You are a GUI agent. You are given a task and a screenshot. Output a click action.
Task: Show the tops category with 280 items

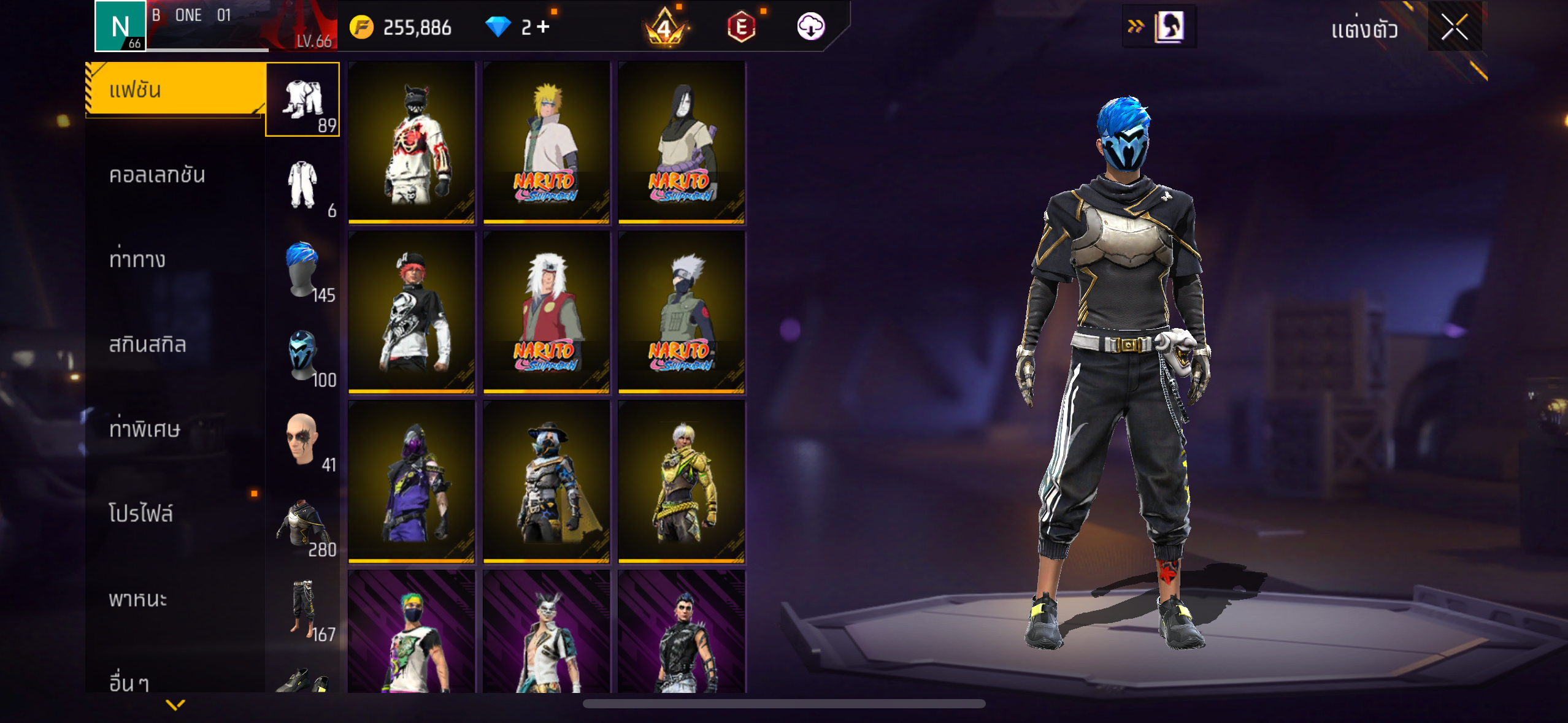tap(302, 524)
